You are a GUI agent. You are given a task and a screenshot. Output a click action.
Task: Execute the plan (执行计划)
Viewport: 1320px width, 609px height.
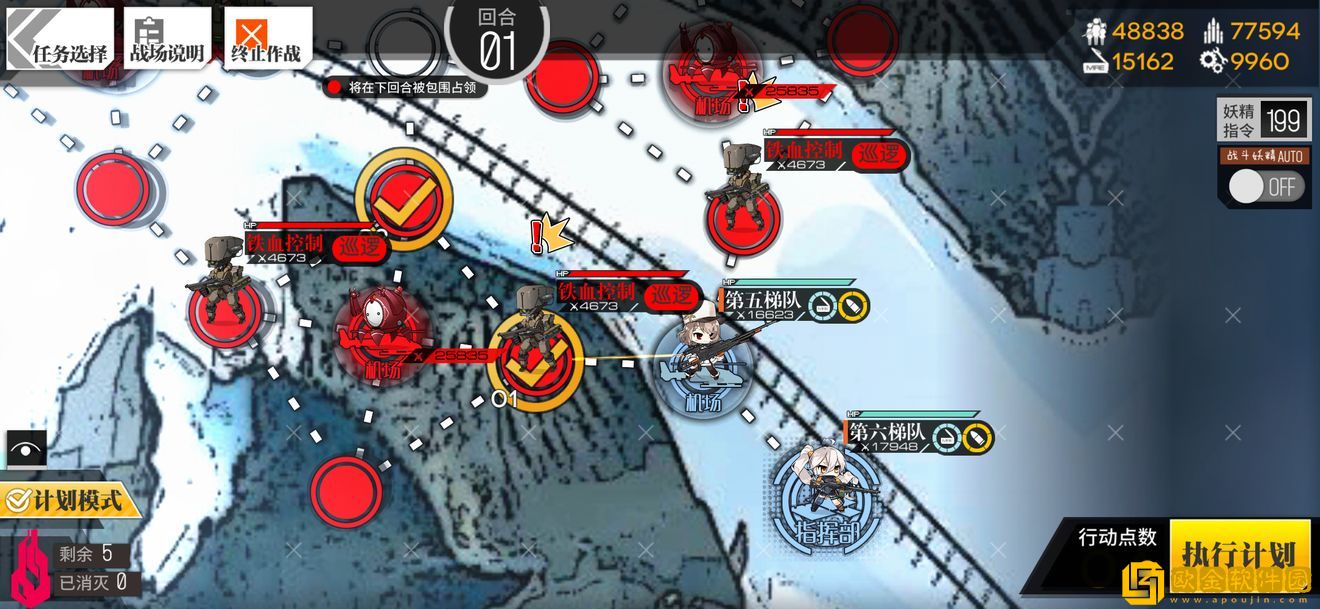[x=1238, y=553]
